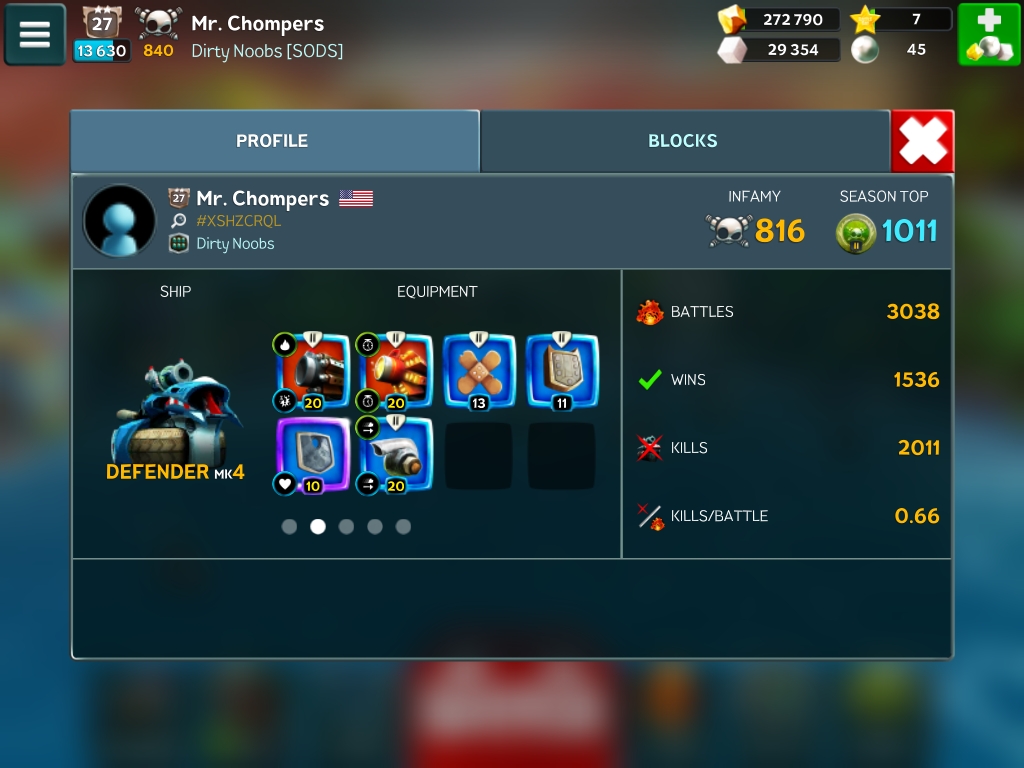This screenshot has width=1024, height=768.
Task: Select the cannon equipment slot
Action: click(x=314, y=371)
